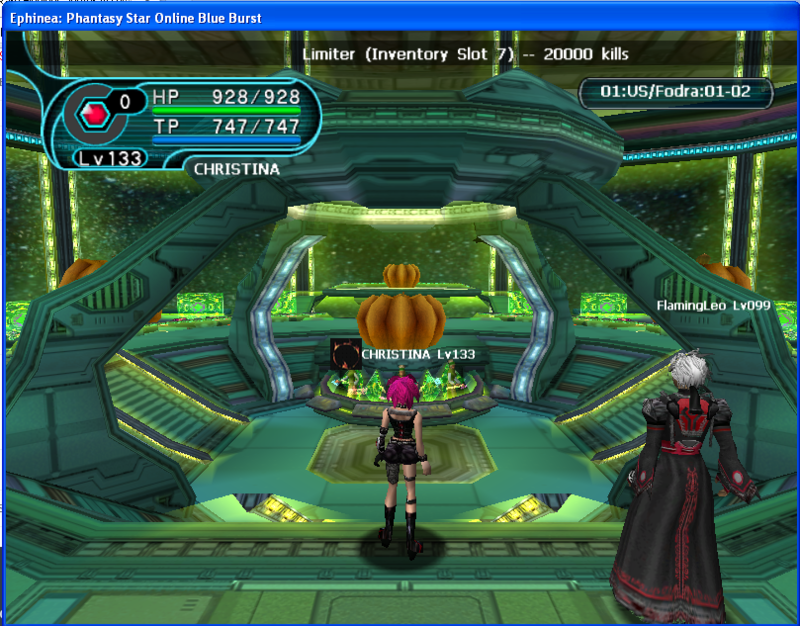Select the CHRISTINA Lv133 nameplate

pos(418,354)
